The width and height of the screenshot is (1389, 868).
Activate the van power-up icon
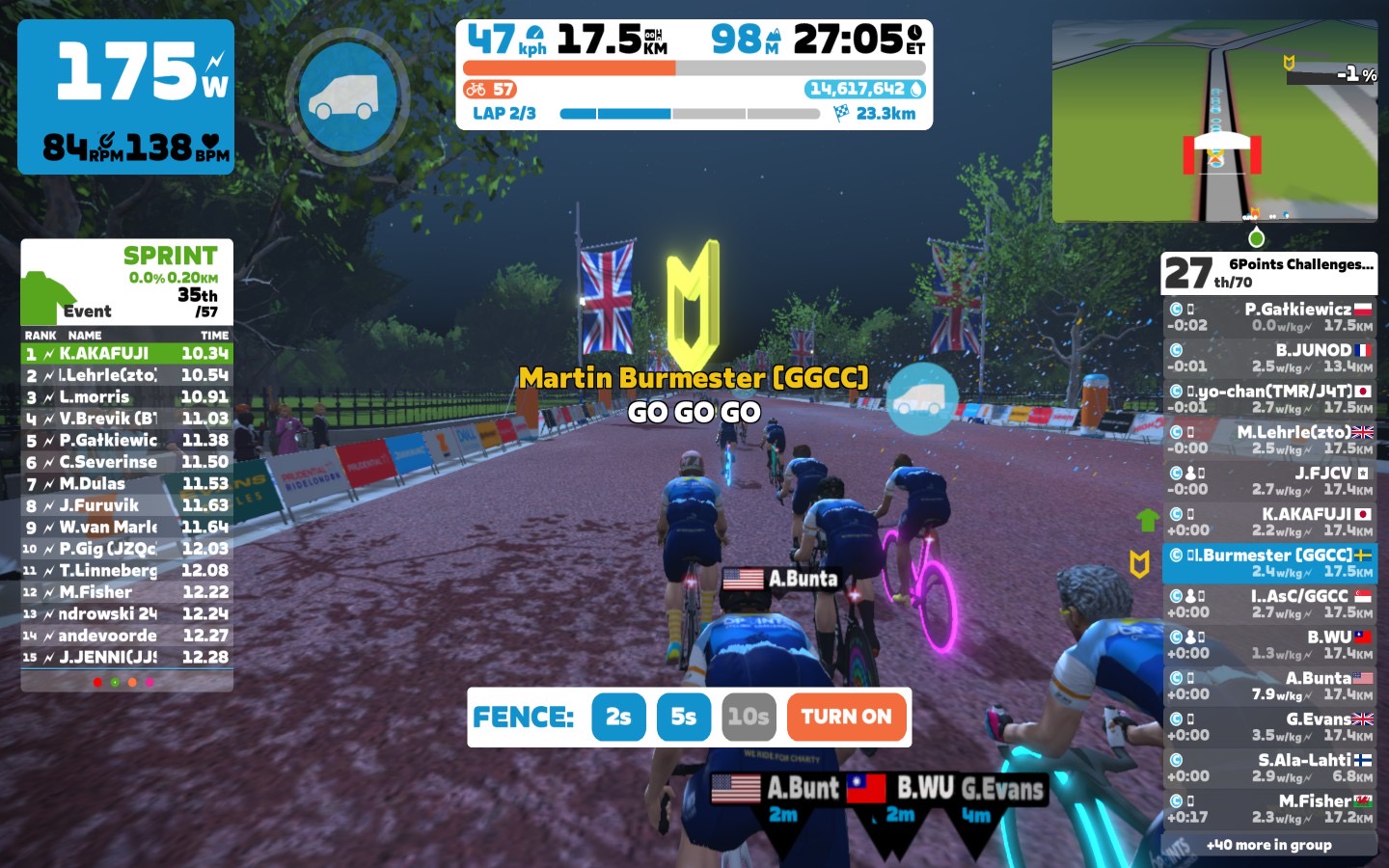[346, 96]
